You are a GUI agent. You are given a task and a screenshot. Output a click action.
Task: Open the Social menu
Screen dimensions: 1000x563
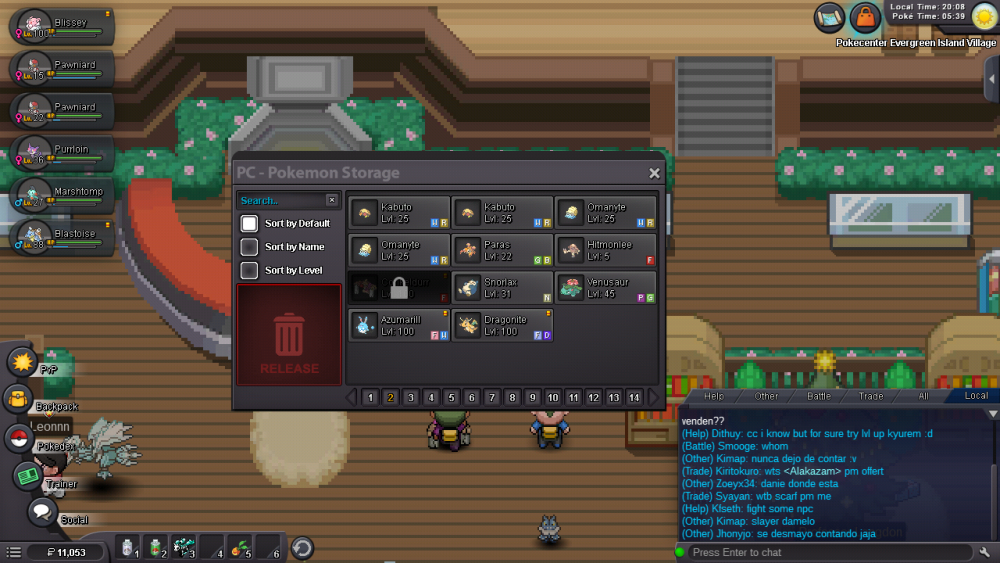coord(41,513)
